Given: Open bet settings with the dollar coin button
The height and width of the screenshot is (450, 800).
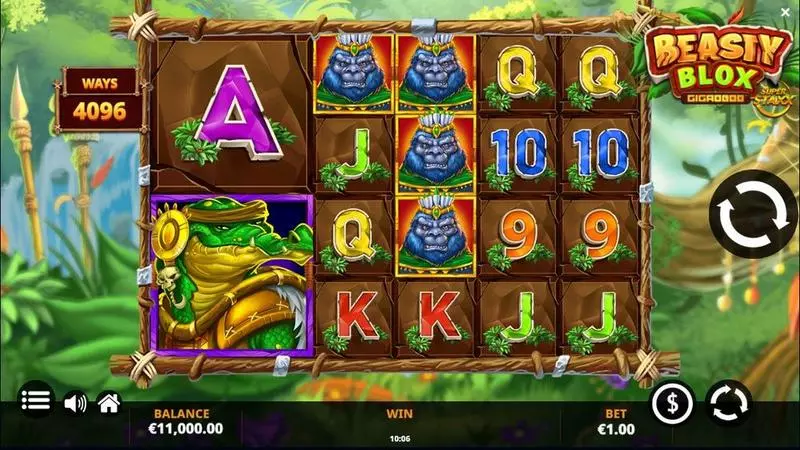Looking at the screenshot, I should tap(673, 403).
